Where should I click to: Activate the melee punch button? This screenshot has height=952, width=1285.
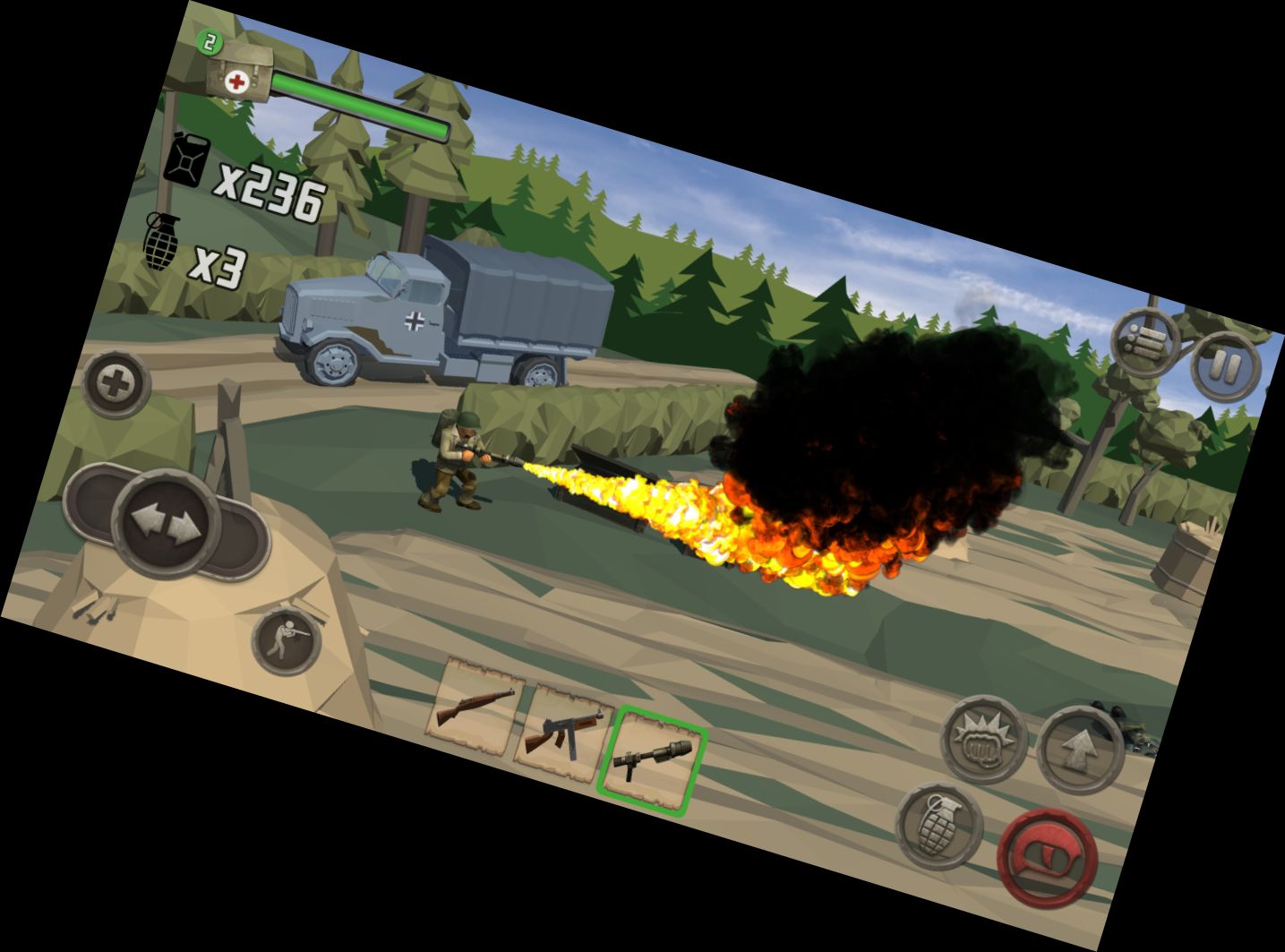(983, 739)
